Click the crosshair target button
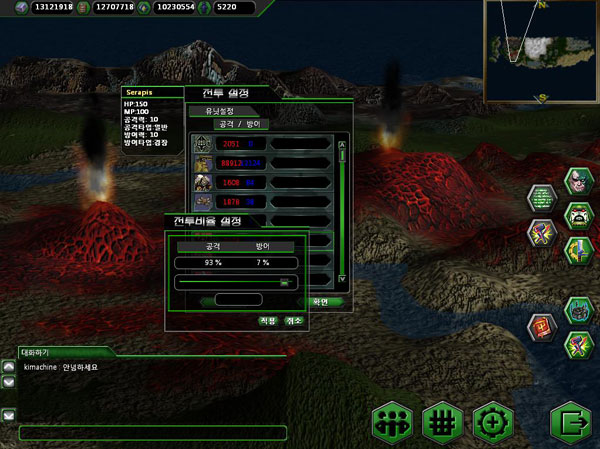 tap(492, 422)
